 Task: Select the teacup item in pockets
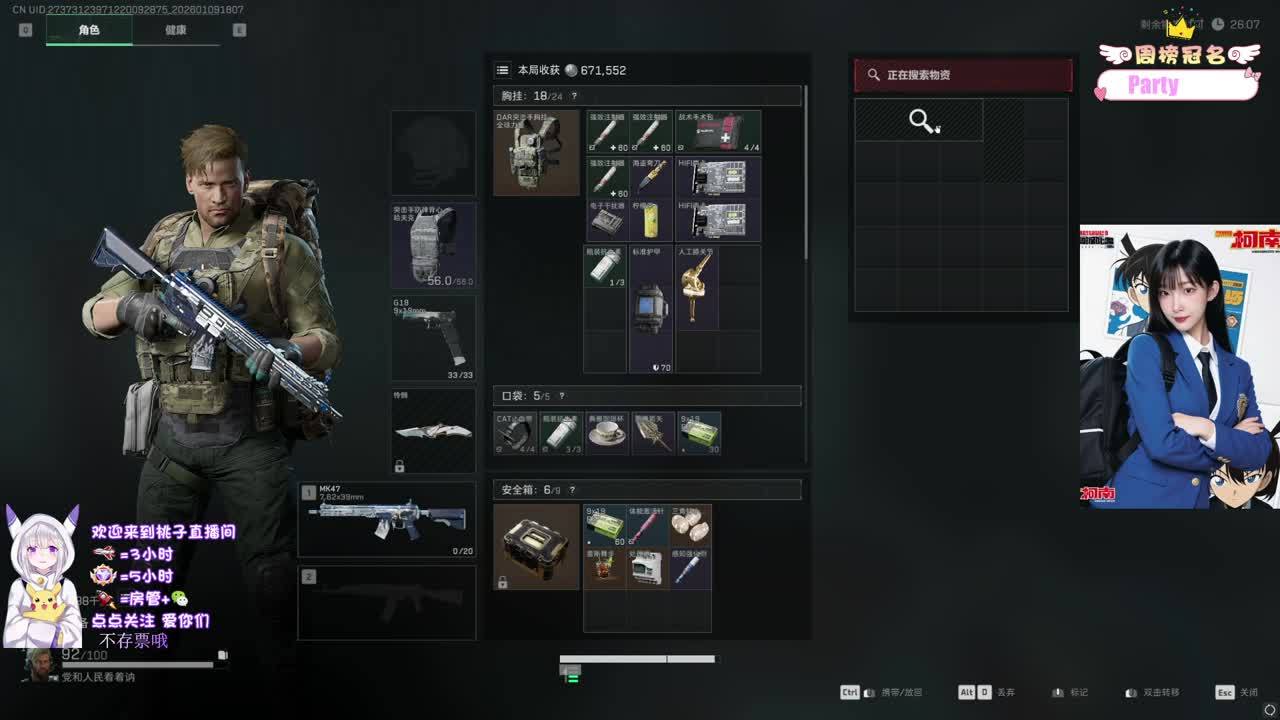[x=606, y=433]
